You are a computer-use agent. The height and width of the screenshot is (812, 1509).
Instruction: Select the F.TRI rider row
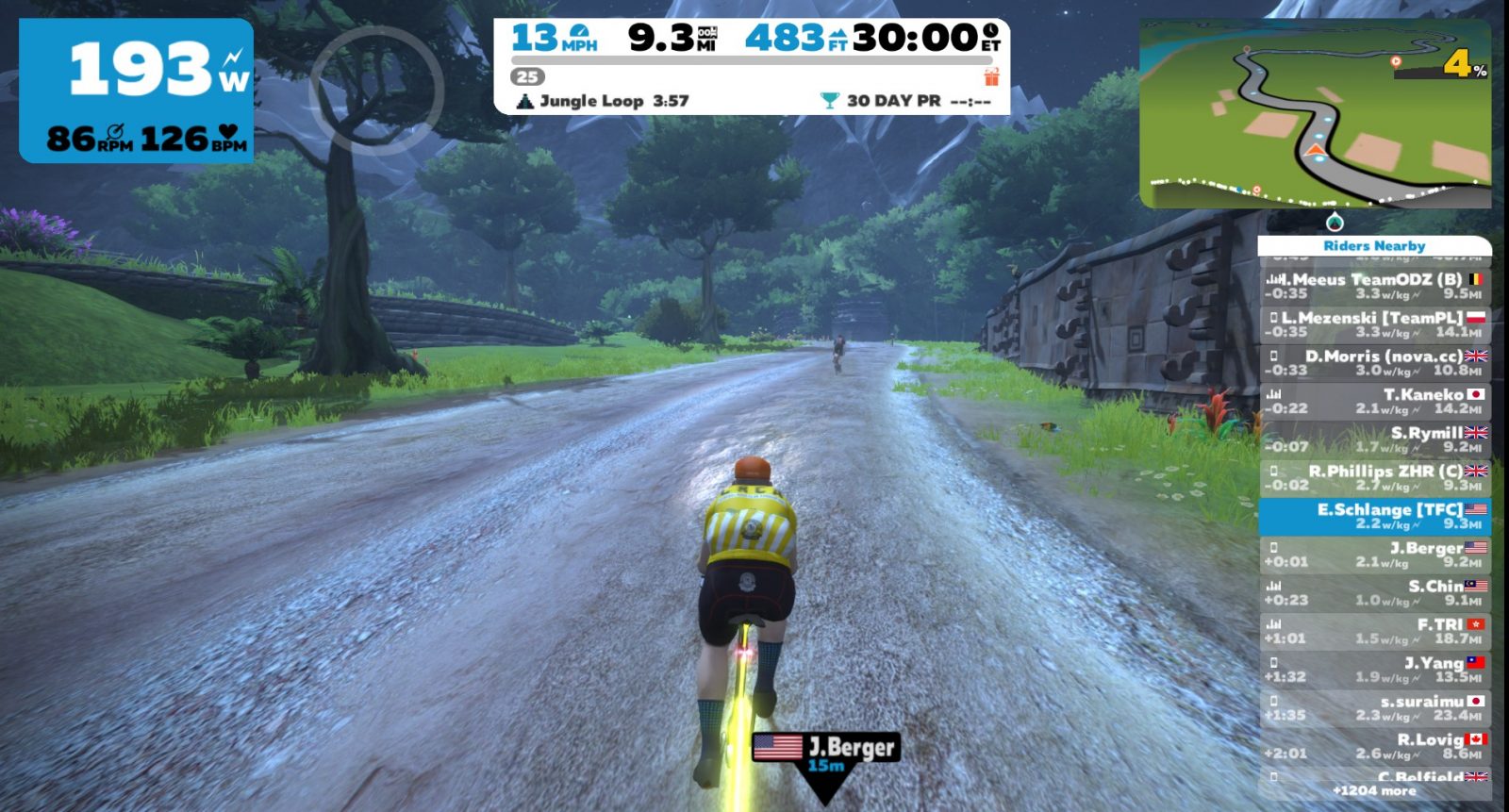(1374, 632)
